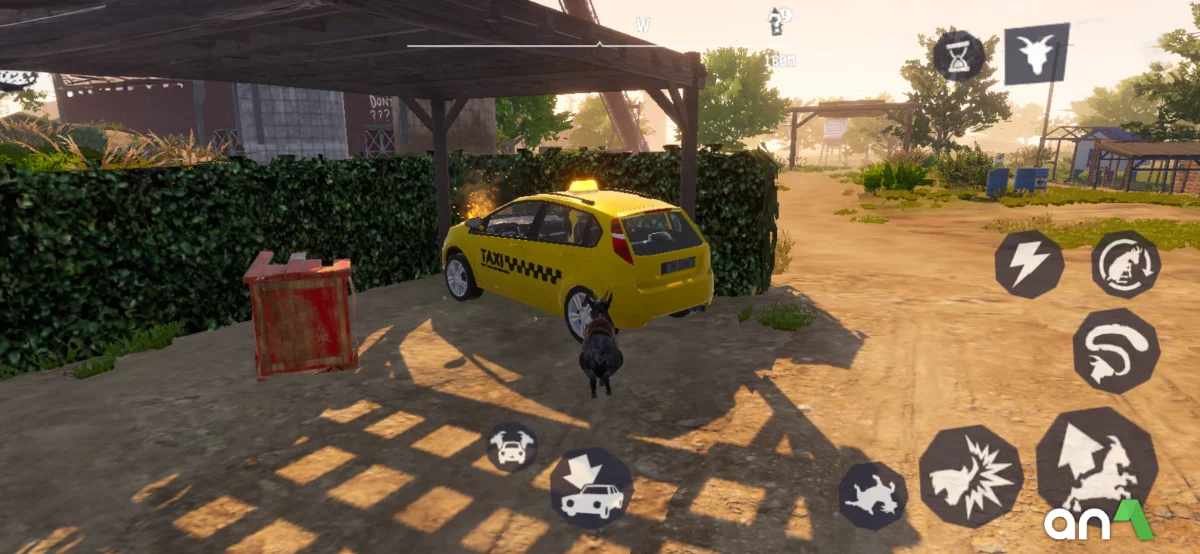Select the quest marker on the compass
Image resolution: width=1200 pixels, height=554 pixels.
777,21
